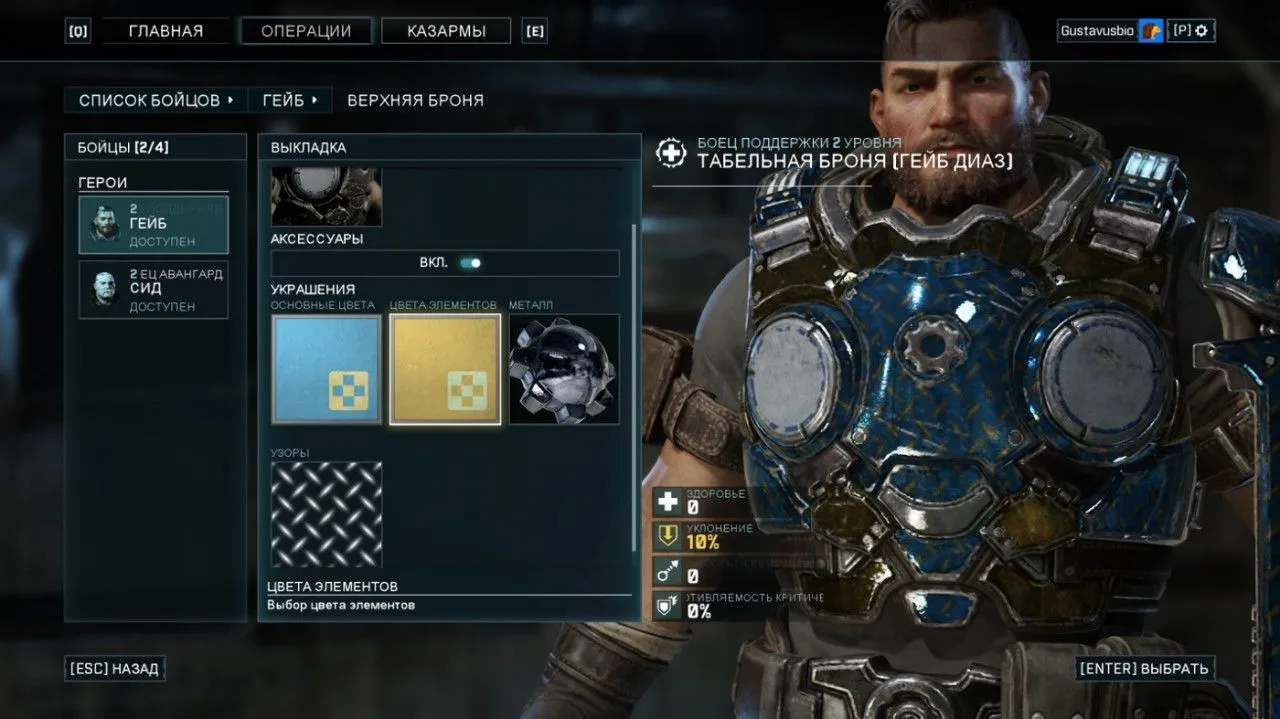Choose the diamond-plate УЗОРЫ pattern tile

tap(326, 514)
